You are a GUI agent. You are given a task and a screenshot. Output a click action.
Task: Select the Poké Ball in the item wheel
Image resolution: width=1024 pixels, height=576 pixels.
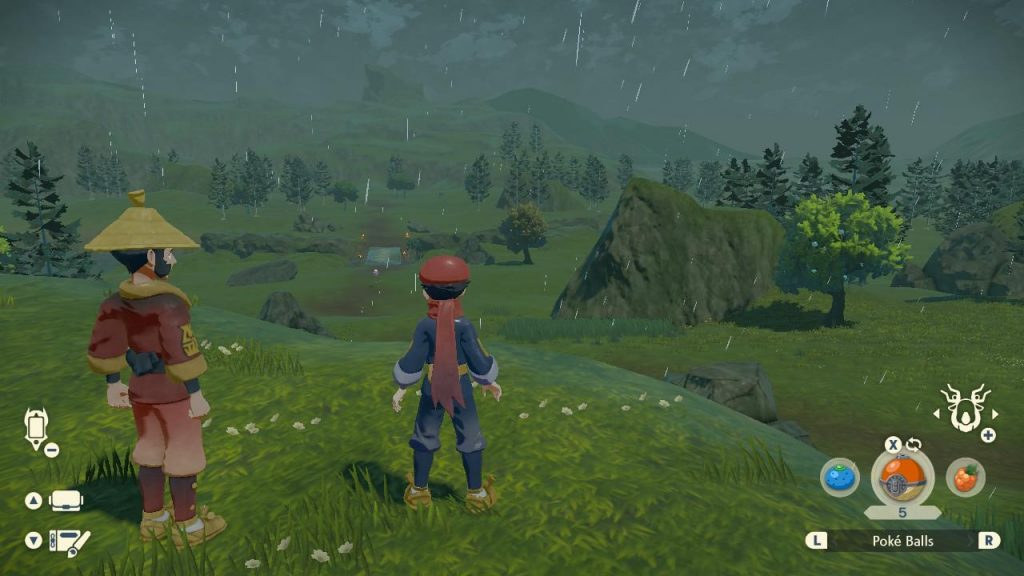coord(902,478)
